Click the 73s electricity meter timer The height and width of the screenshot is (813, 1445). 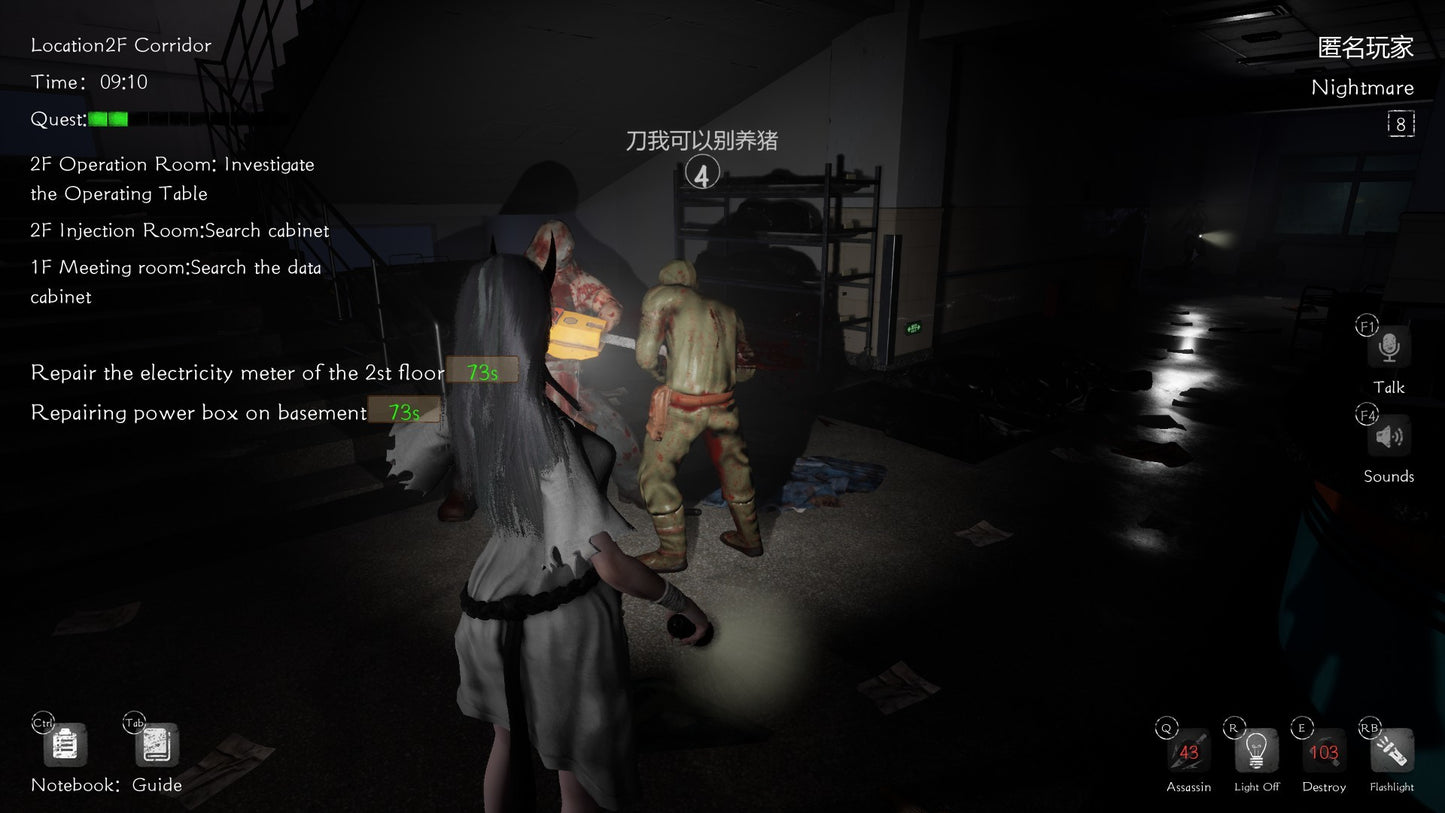coord(481,370)
